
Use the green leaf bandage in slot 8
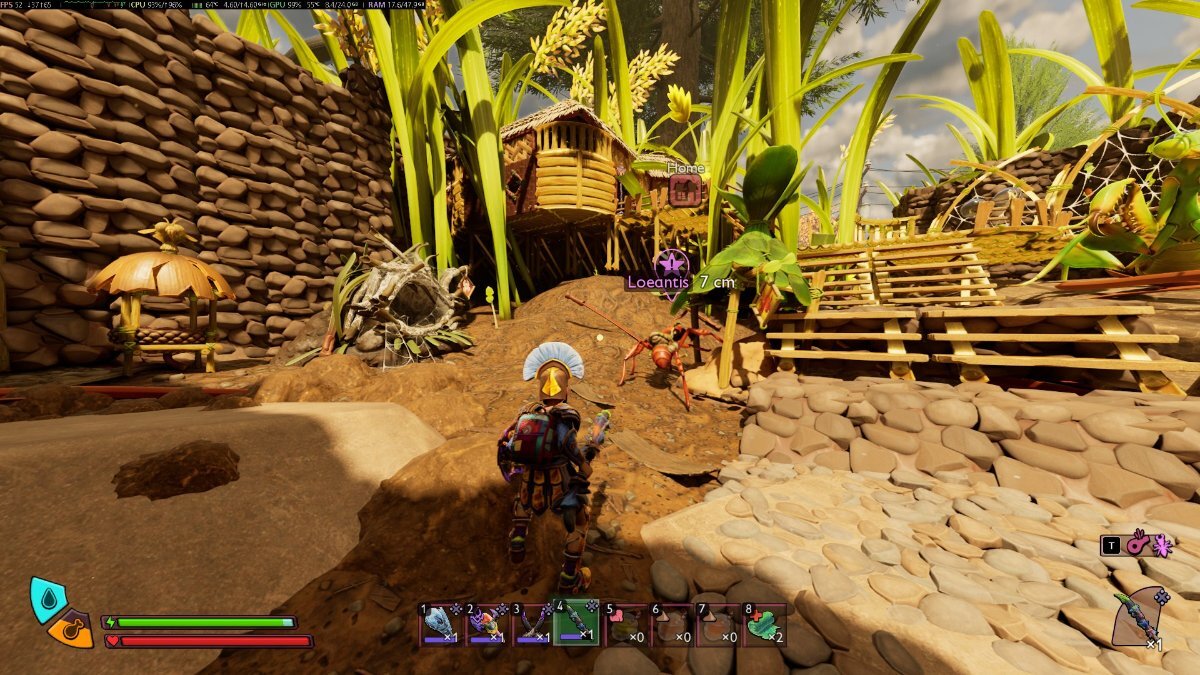point(763,623)
